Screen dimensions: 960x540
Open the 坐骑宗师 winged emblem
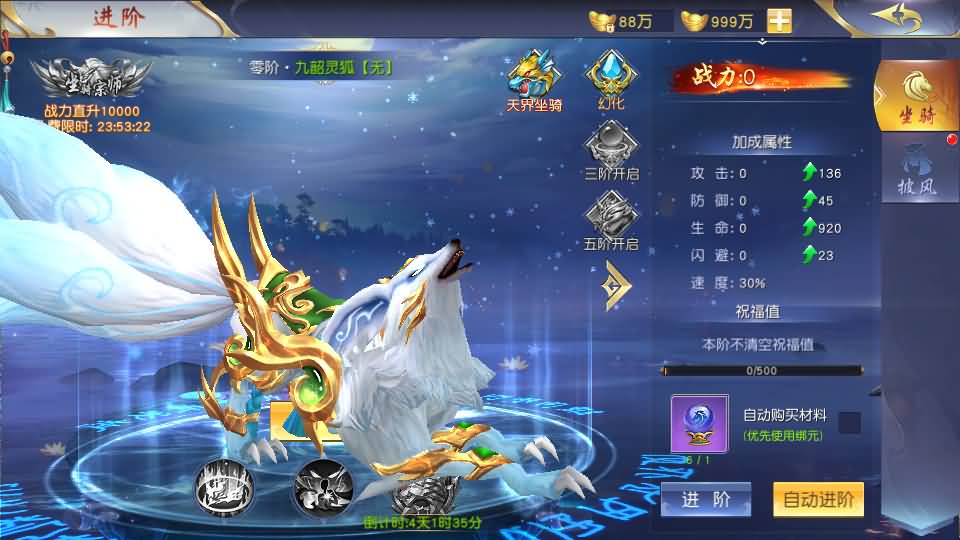coord(90,78)
